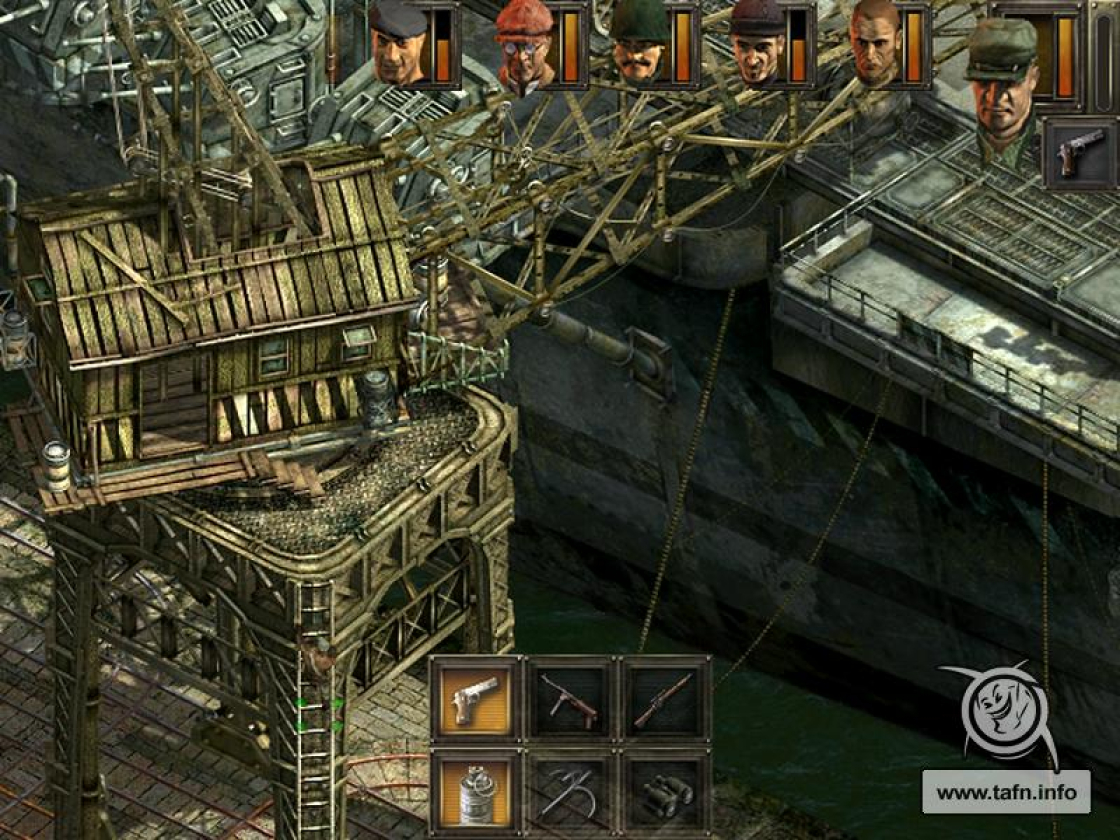Click the large green-capped soldier portrait
Image resolution: width=1120 pixels, height=840 pixels.
point(1003,90)
